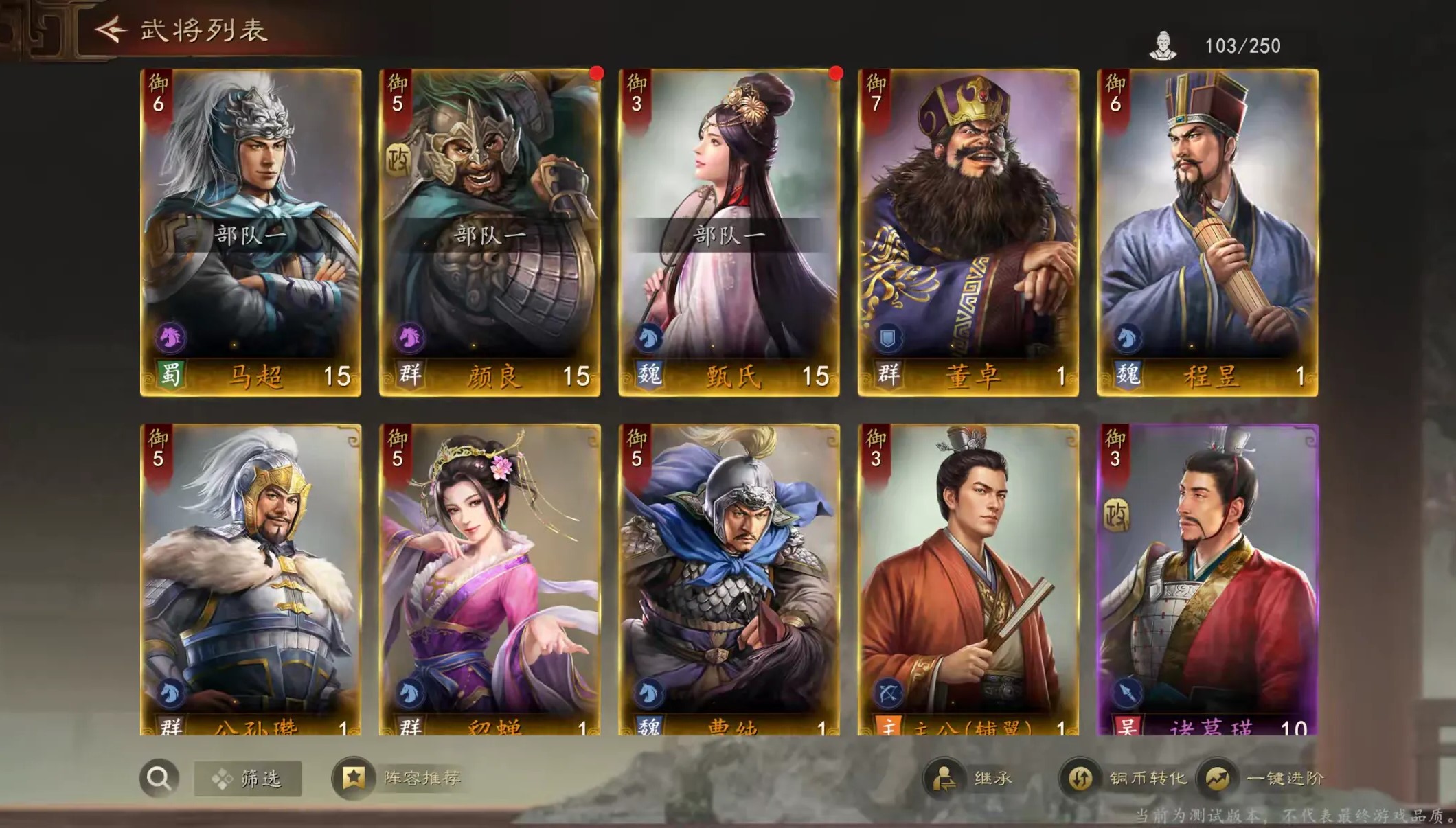Screen dimensions: 1456x828
Task: Select the 马超 general card
Action: tap(251, 232)
